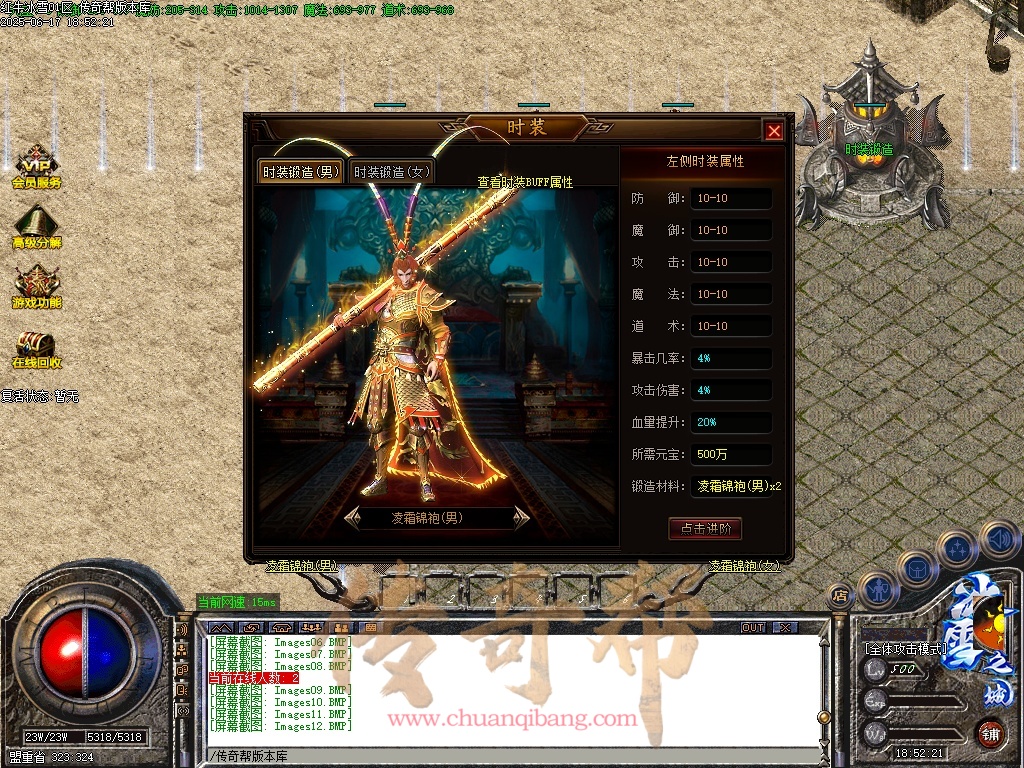Open 在线回收 online recycling chest
The height and width of the screenshot is (768, 1024).
click(37, 348)
